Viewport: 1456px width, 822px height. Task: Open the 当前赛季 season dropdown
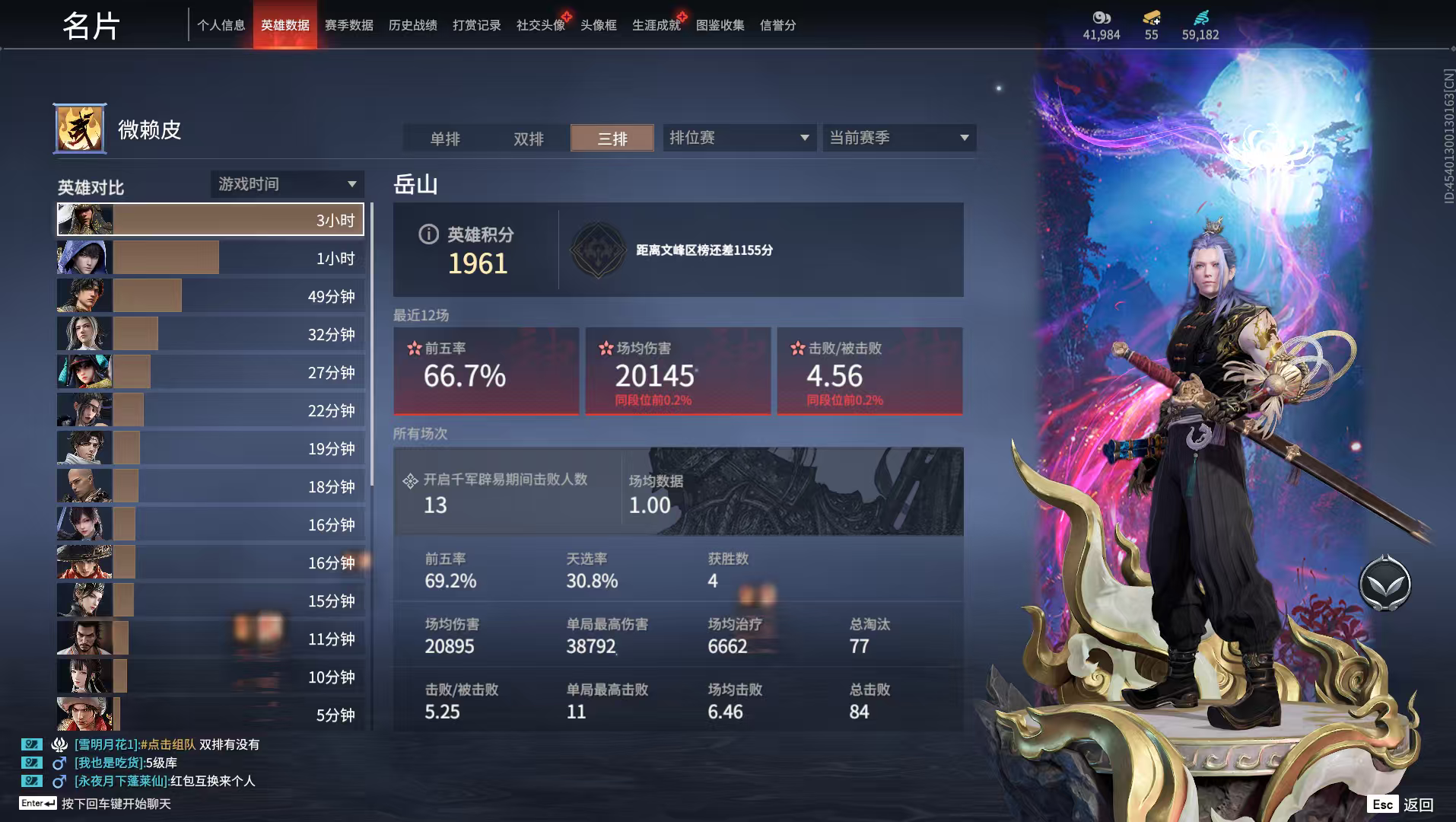899,138
